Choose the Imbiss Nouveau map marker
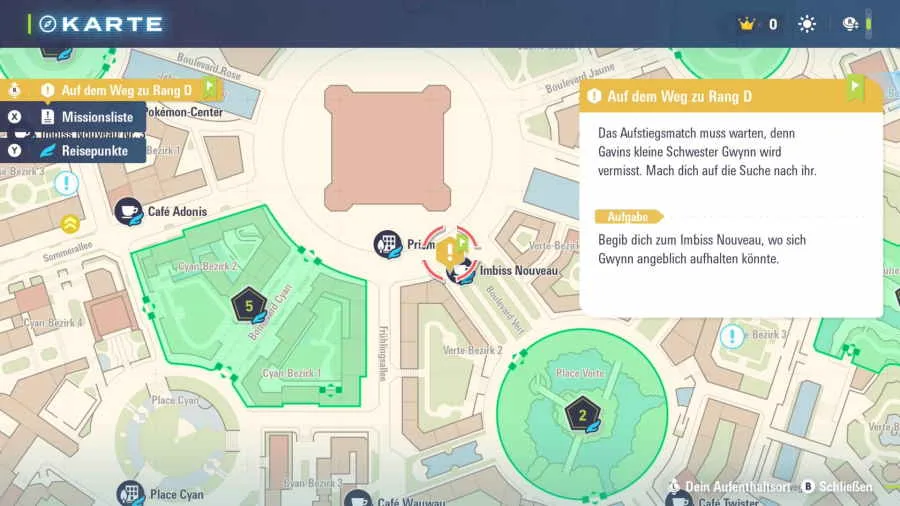900x506 pixels. (x=461, y=271)
